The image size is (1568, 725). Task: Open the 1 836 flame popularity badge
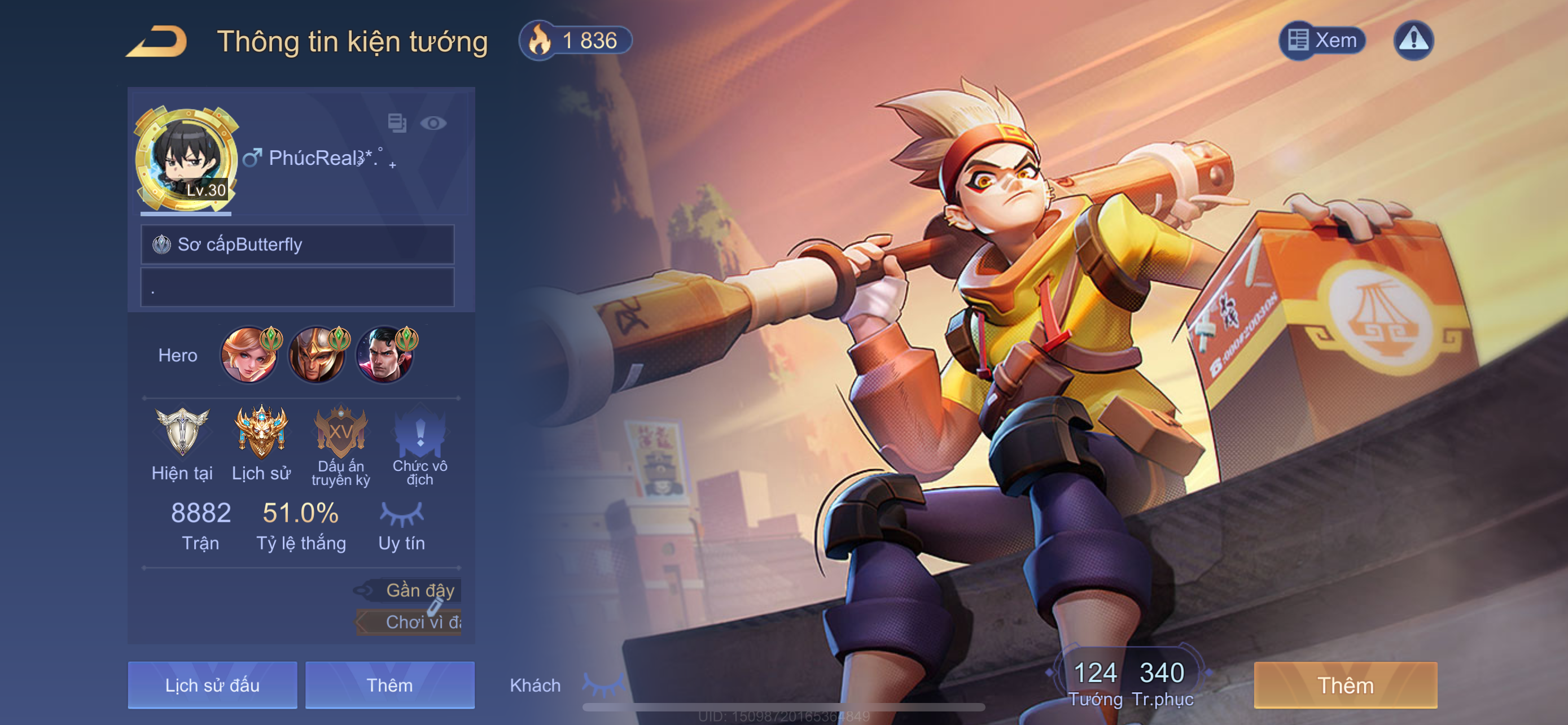coord(575,41)
